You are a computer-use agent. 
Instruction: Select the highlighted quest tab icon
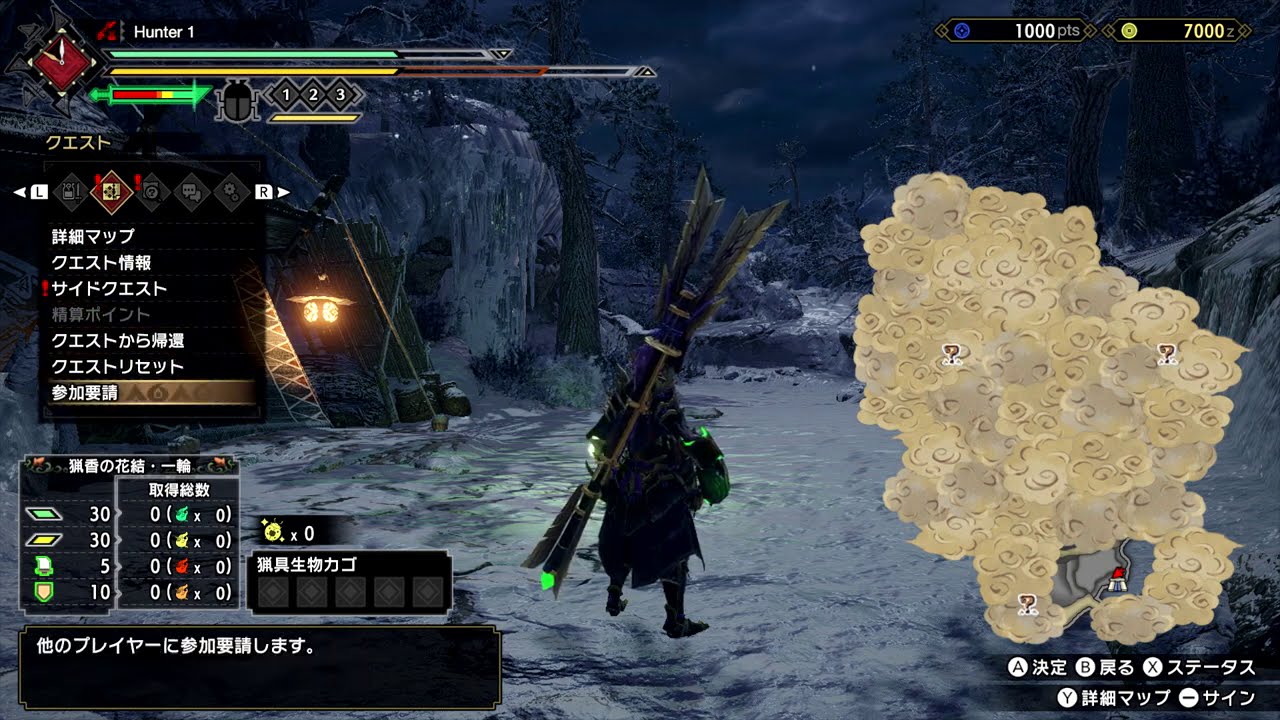[111, 190]
